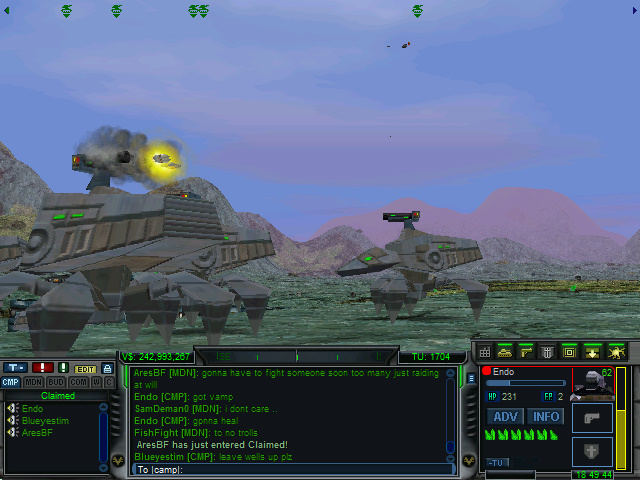The image size is (640, 480).
Task: Switch to the CMP chat tab
Action: 11,382
